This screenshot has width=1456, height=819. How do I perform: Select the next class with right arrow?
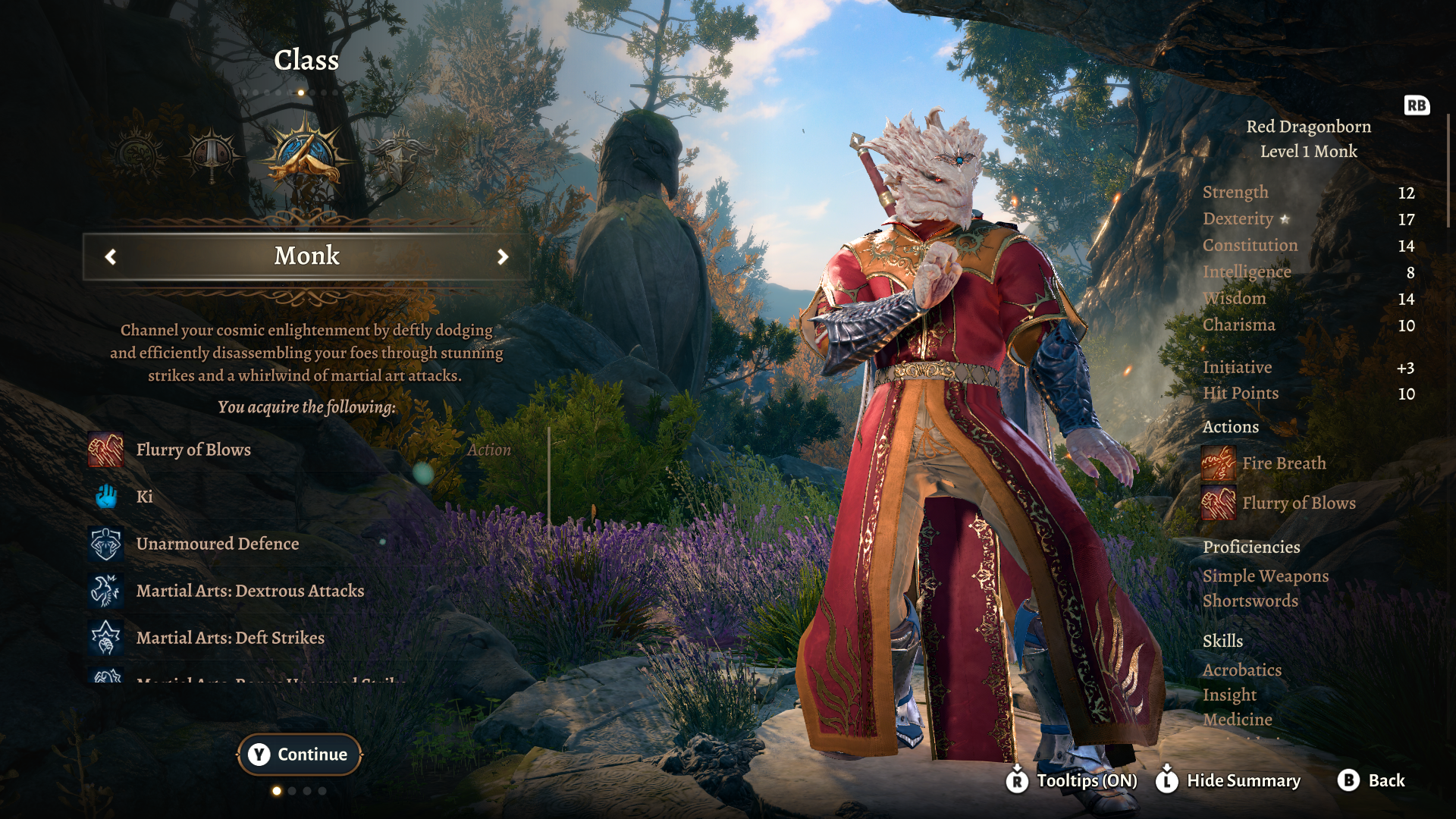pyautogui.click(x=502, y=257)
